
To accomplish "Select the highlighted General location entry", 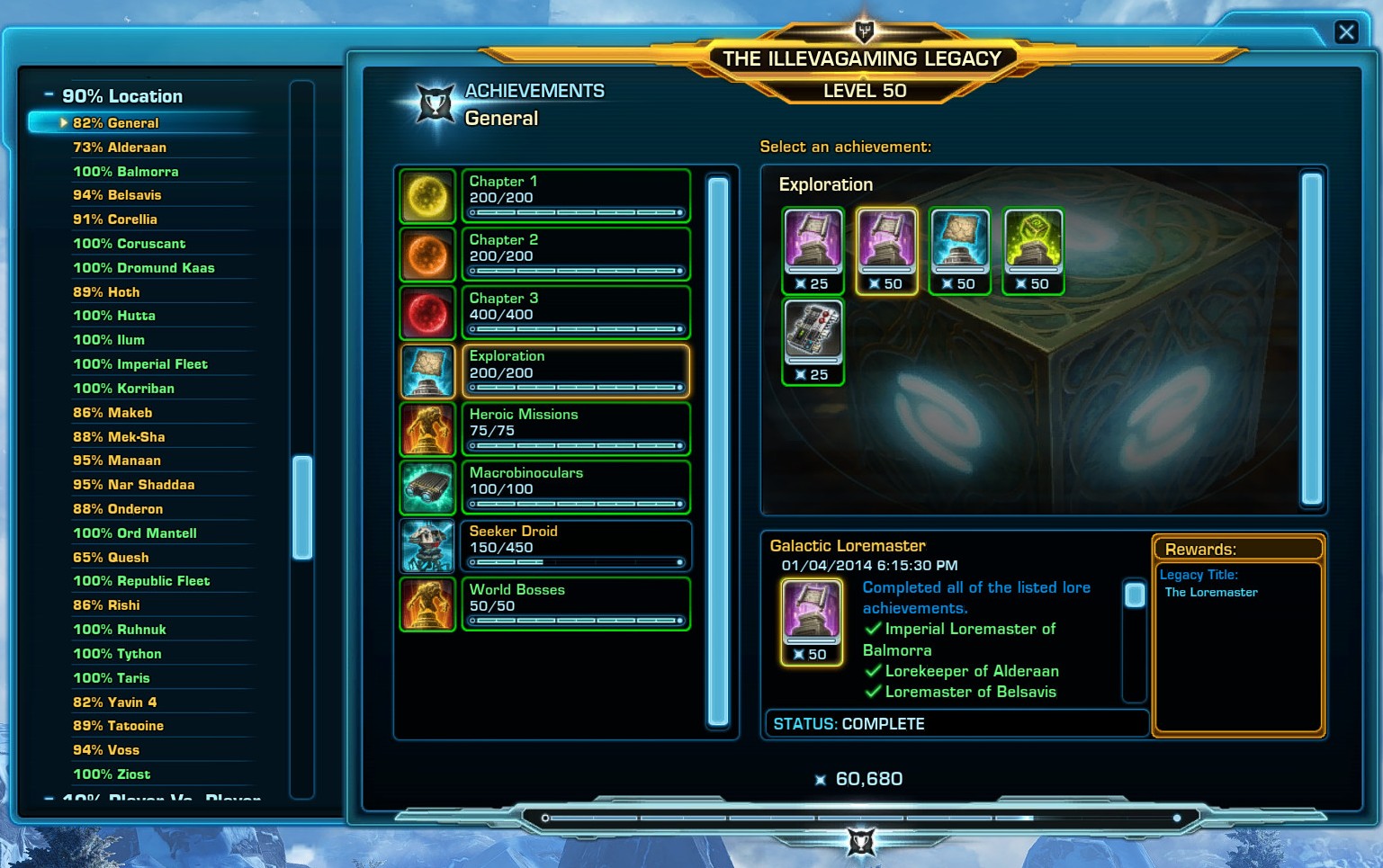I will [x=115, y=123].
